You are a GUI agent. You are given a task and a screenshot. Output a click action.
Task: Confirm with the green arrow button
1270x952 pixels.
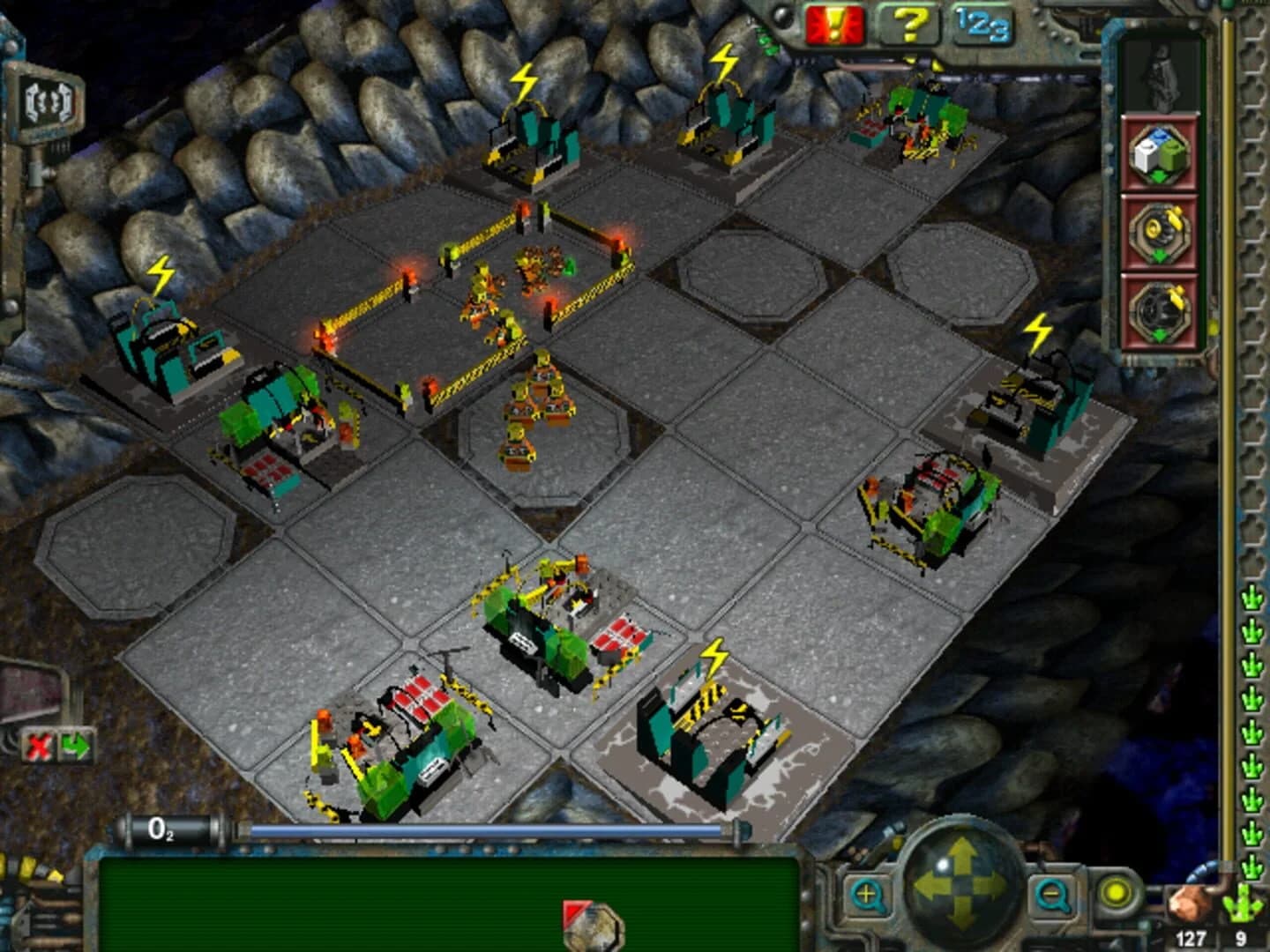pos(77,746)
